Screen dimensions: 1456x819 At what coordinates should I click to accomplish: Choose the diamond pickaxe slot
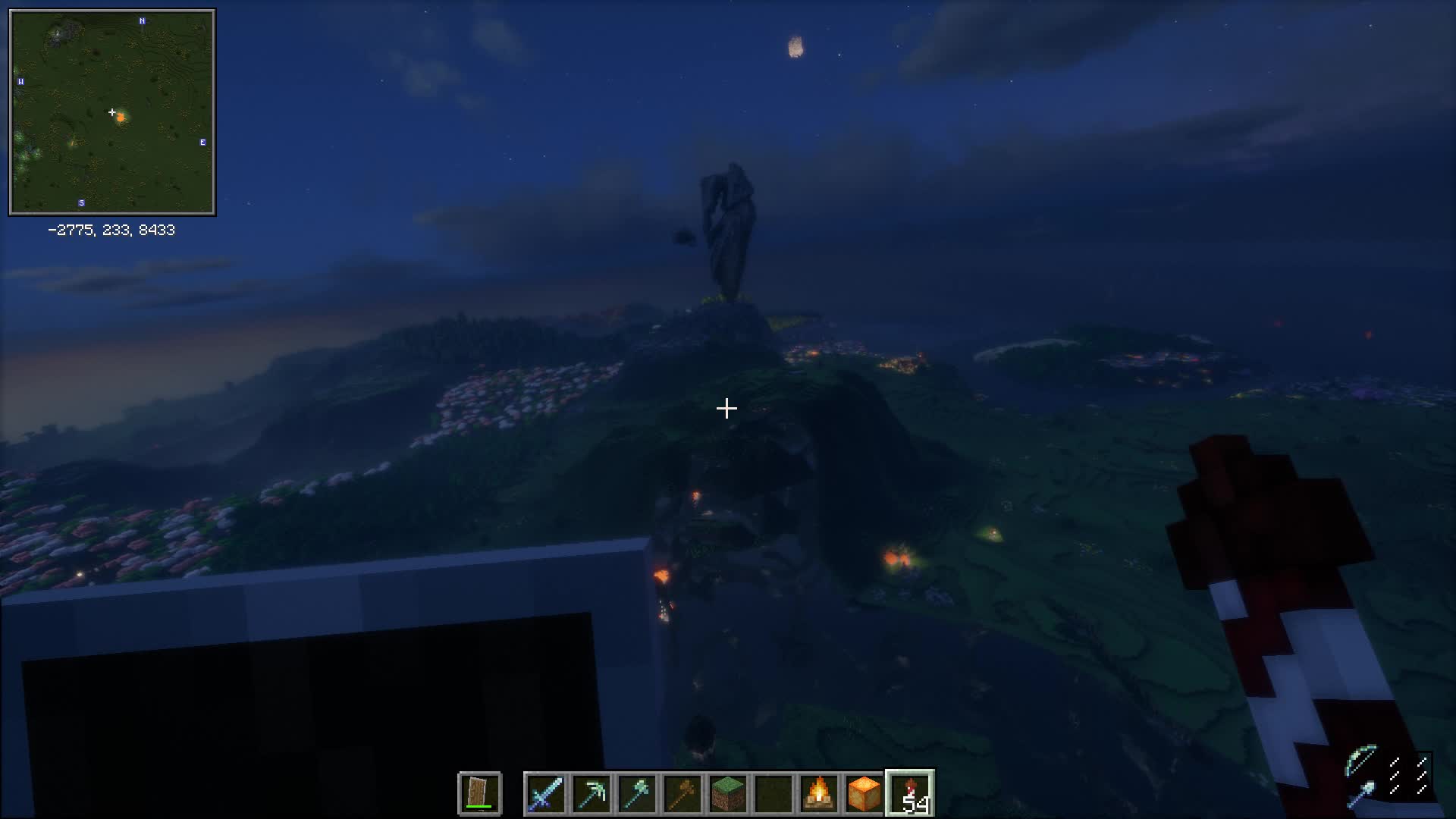[x=591, y=793]
